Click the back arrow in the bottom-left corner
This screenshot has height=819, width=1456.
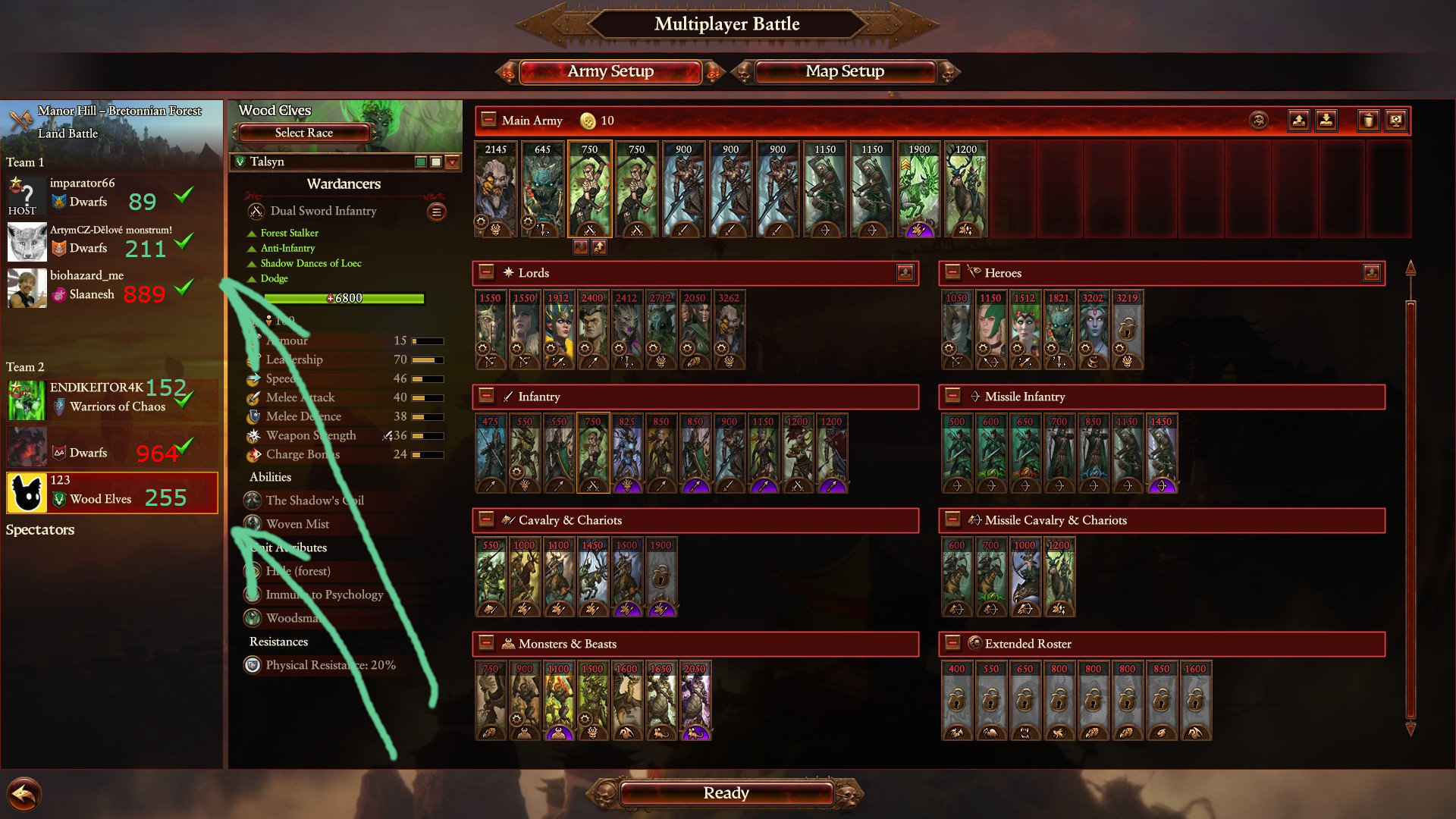[x=23, y=793]
